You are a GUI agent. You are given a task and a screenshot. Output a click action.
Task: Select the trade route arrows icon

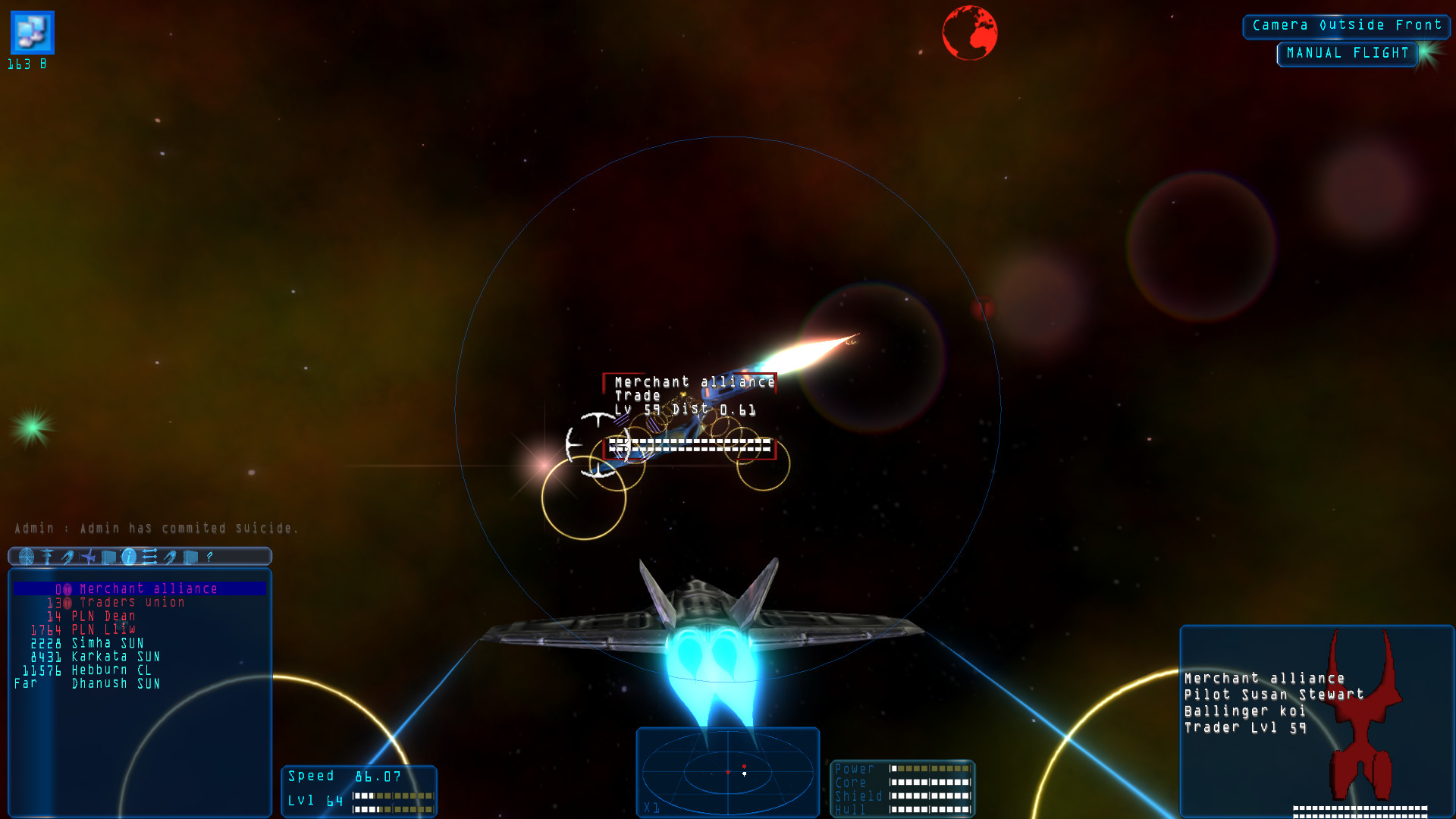pos(149,557)
